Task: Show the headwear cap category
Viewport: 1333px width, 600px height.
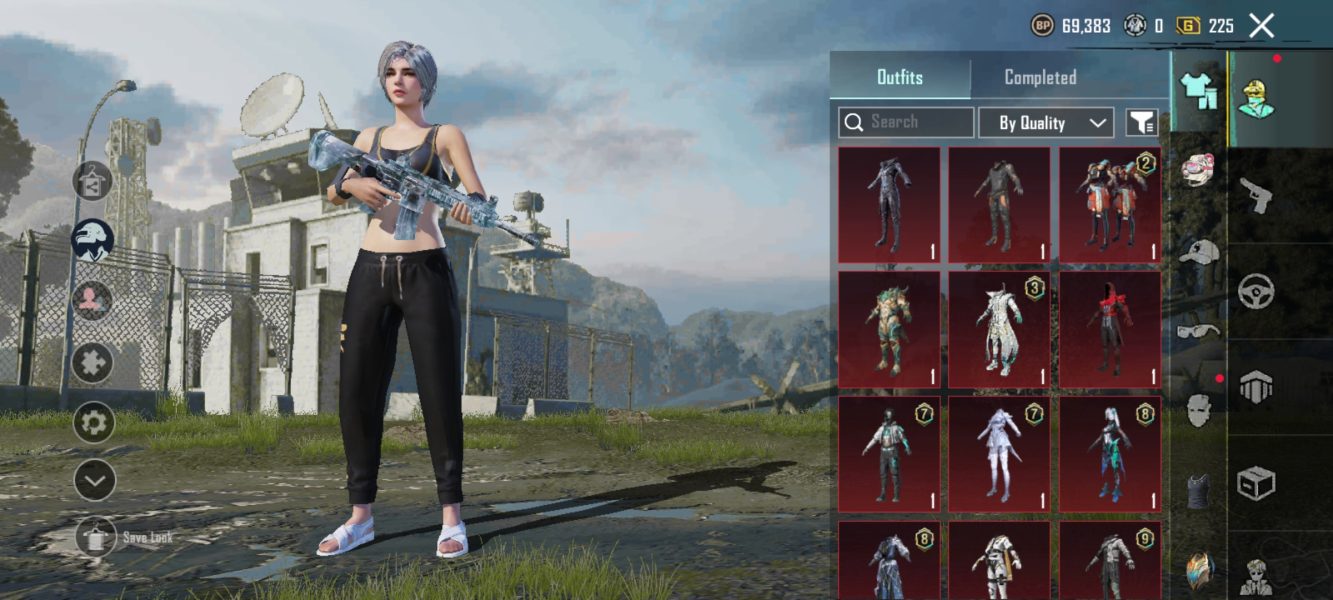Action: pos(1198,252)
